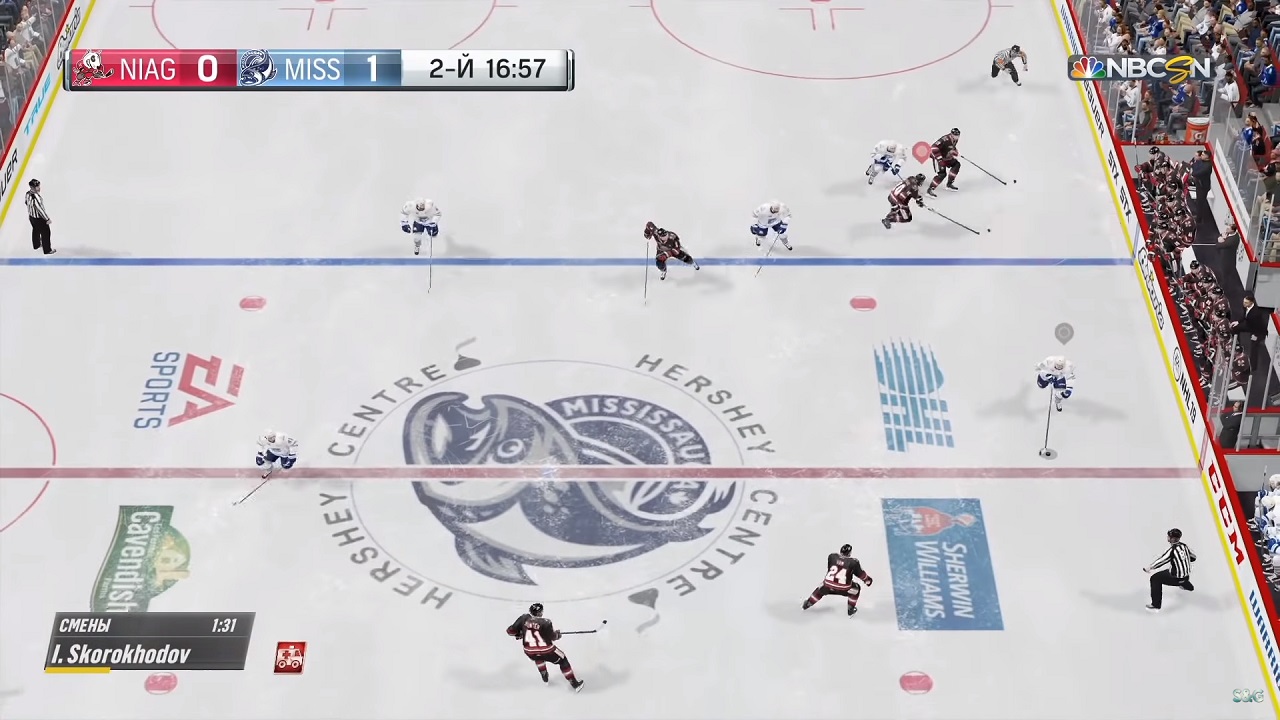Click the red ambulance injury icon
Screen dimensions: 1280x720
289,657
